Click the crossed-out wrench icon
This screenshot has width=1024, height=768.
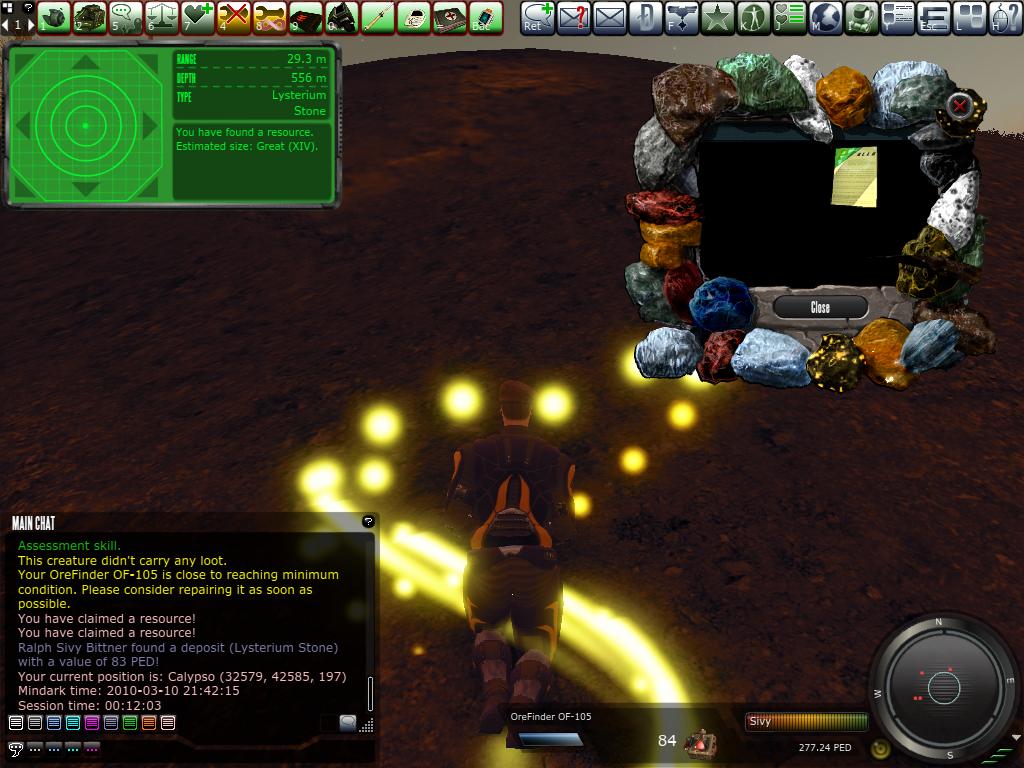pyautogui.click(x=233, y=16)
